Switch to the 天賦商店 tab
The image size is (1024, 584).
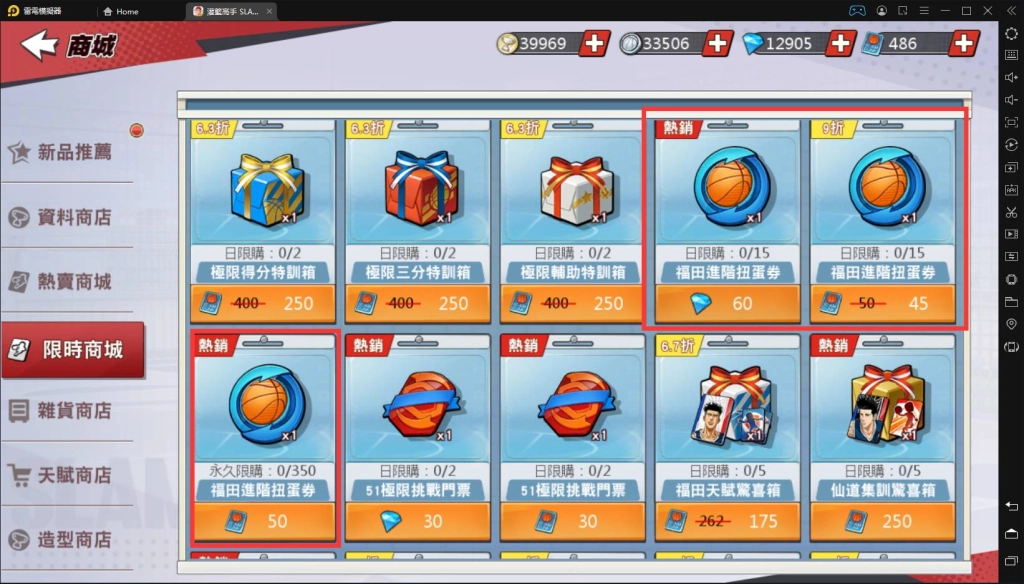(x=73, y=475)
